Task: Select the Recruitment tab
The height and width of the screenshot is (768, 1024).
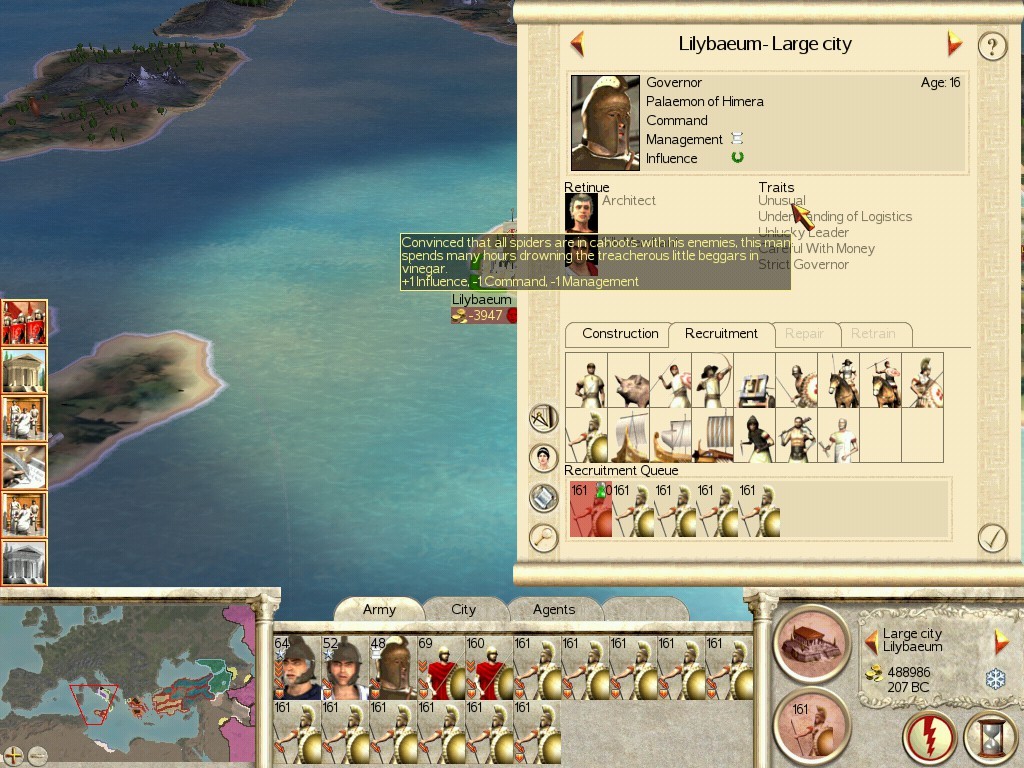Action: click(x=721, y=334)
